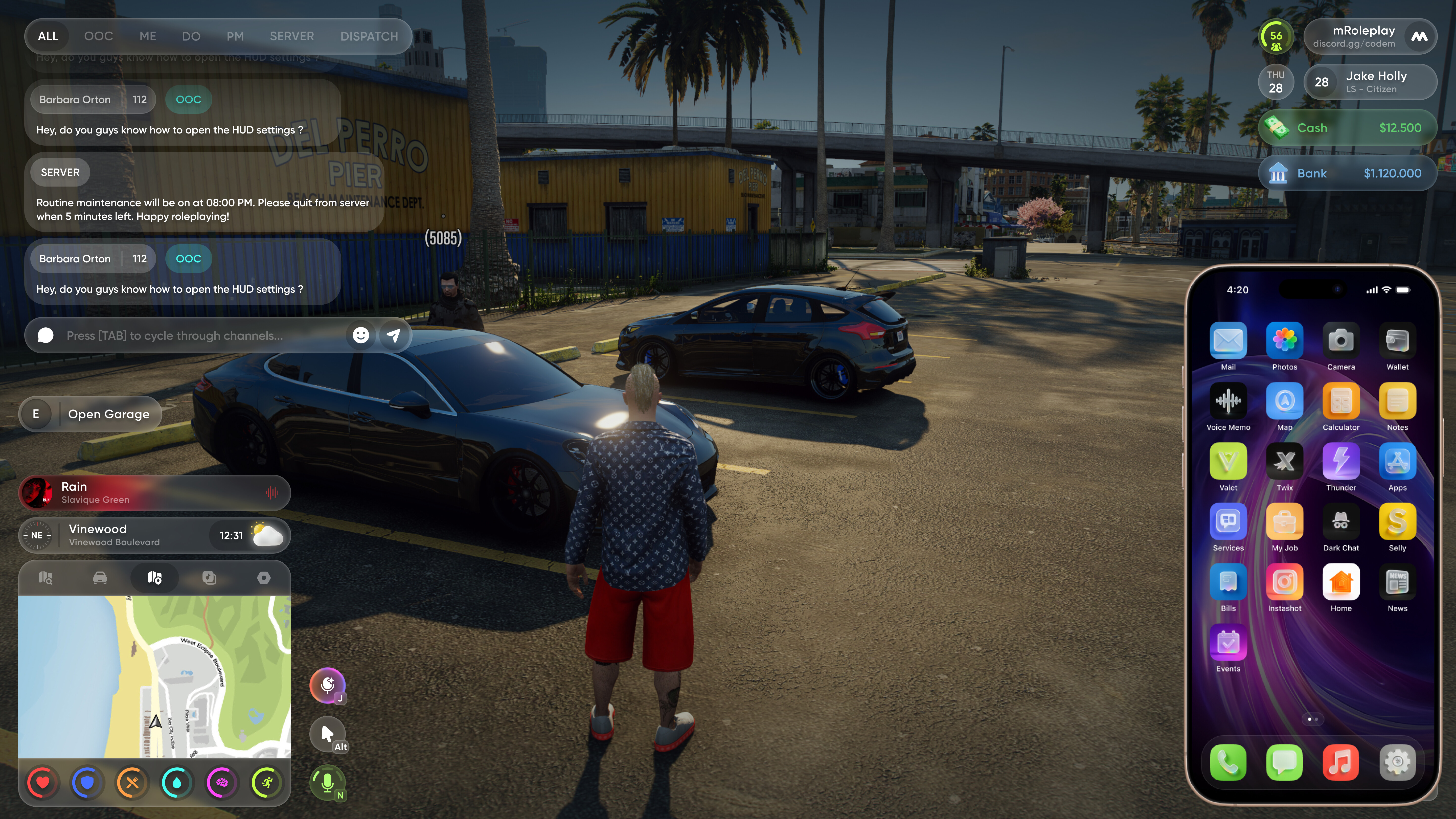This screenshot has width=1456, height=819.
Task: Open the phone Settings gear icon
Action: tap(1397, 762)
